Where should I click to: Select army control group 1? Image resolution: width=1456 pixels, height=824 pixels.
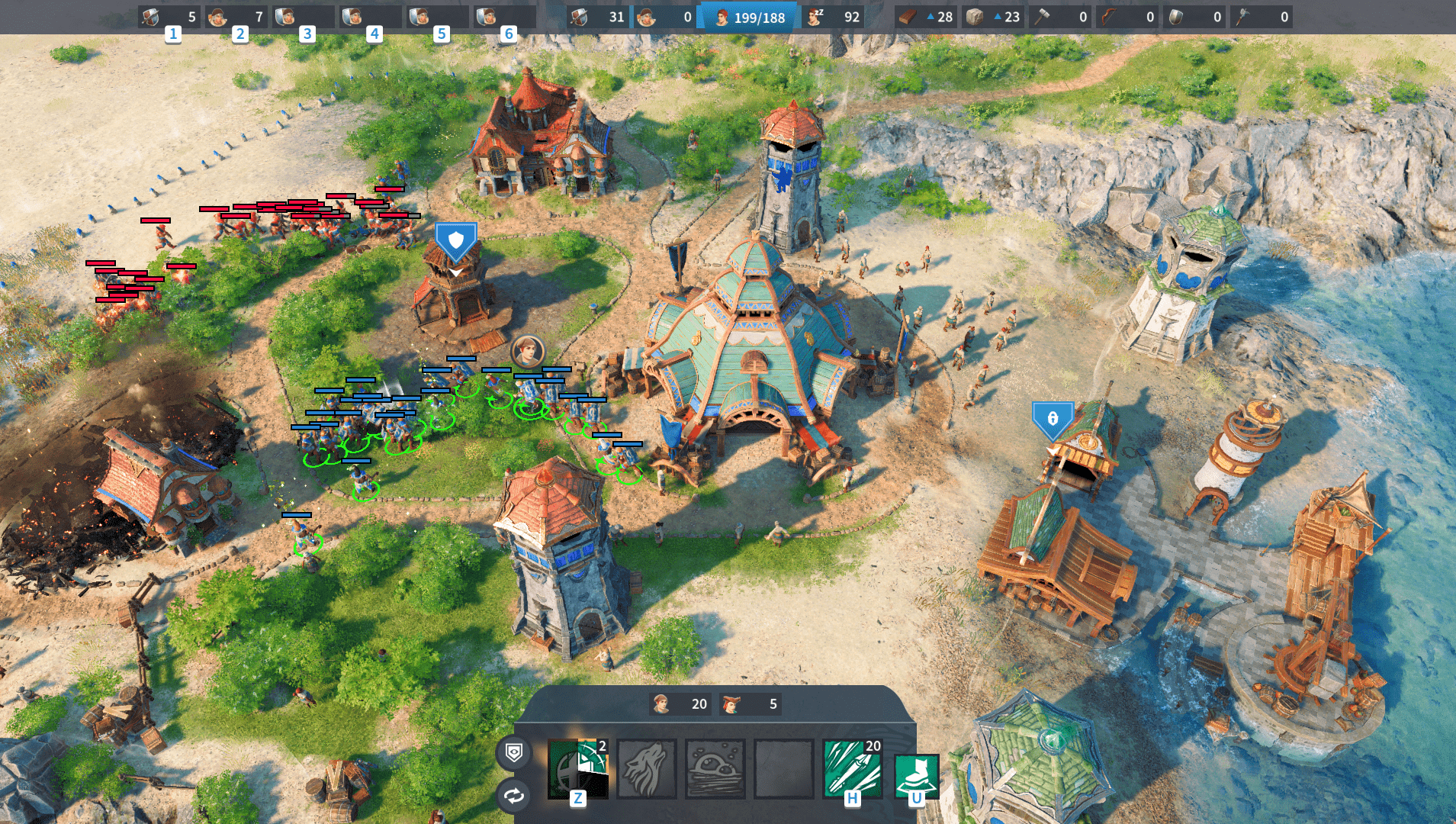[169, 17]
